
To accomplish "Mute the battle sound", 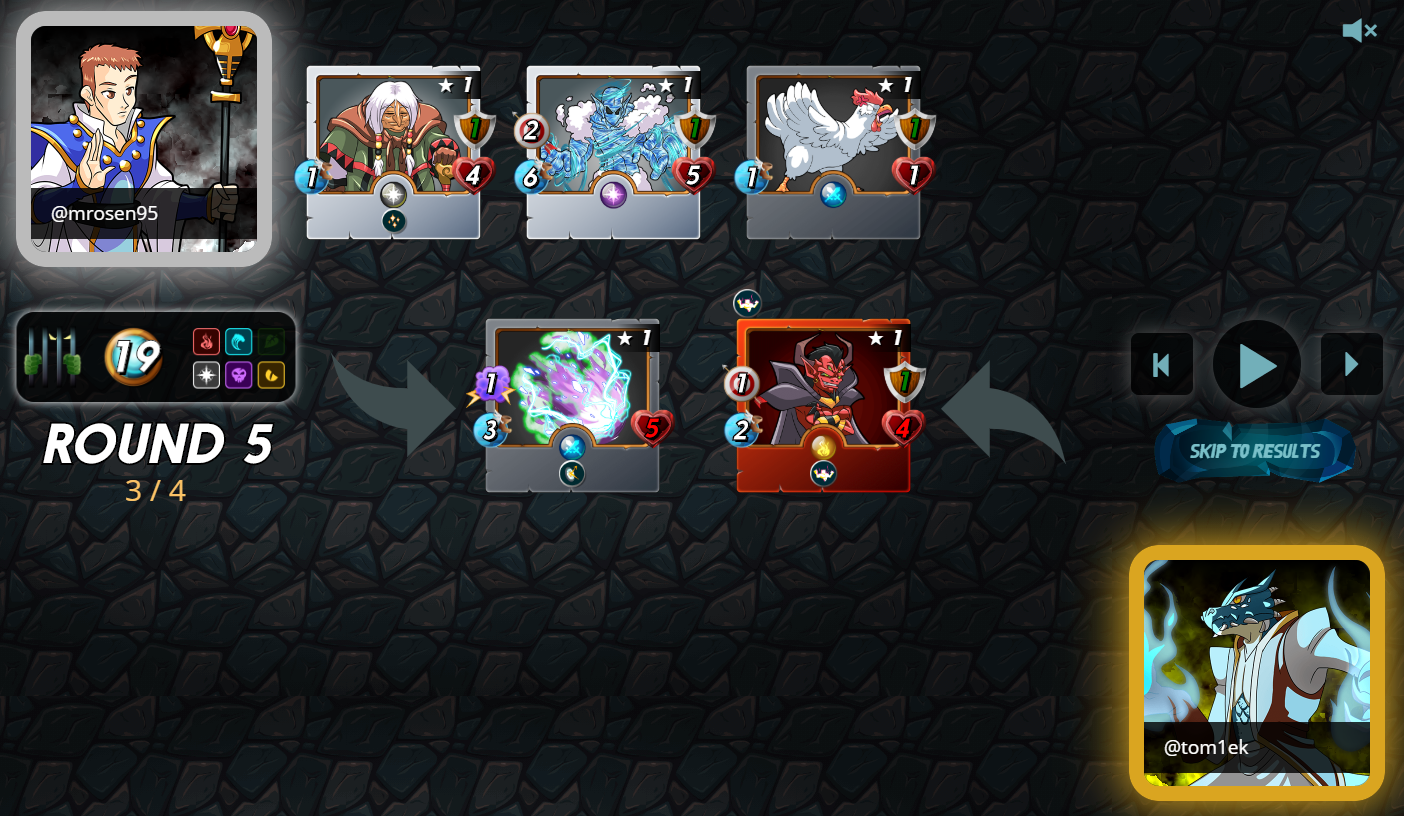I will [x=1358, y=31].
